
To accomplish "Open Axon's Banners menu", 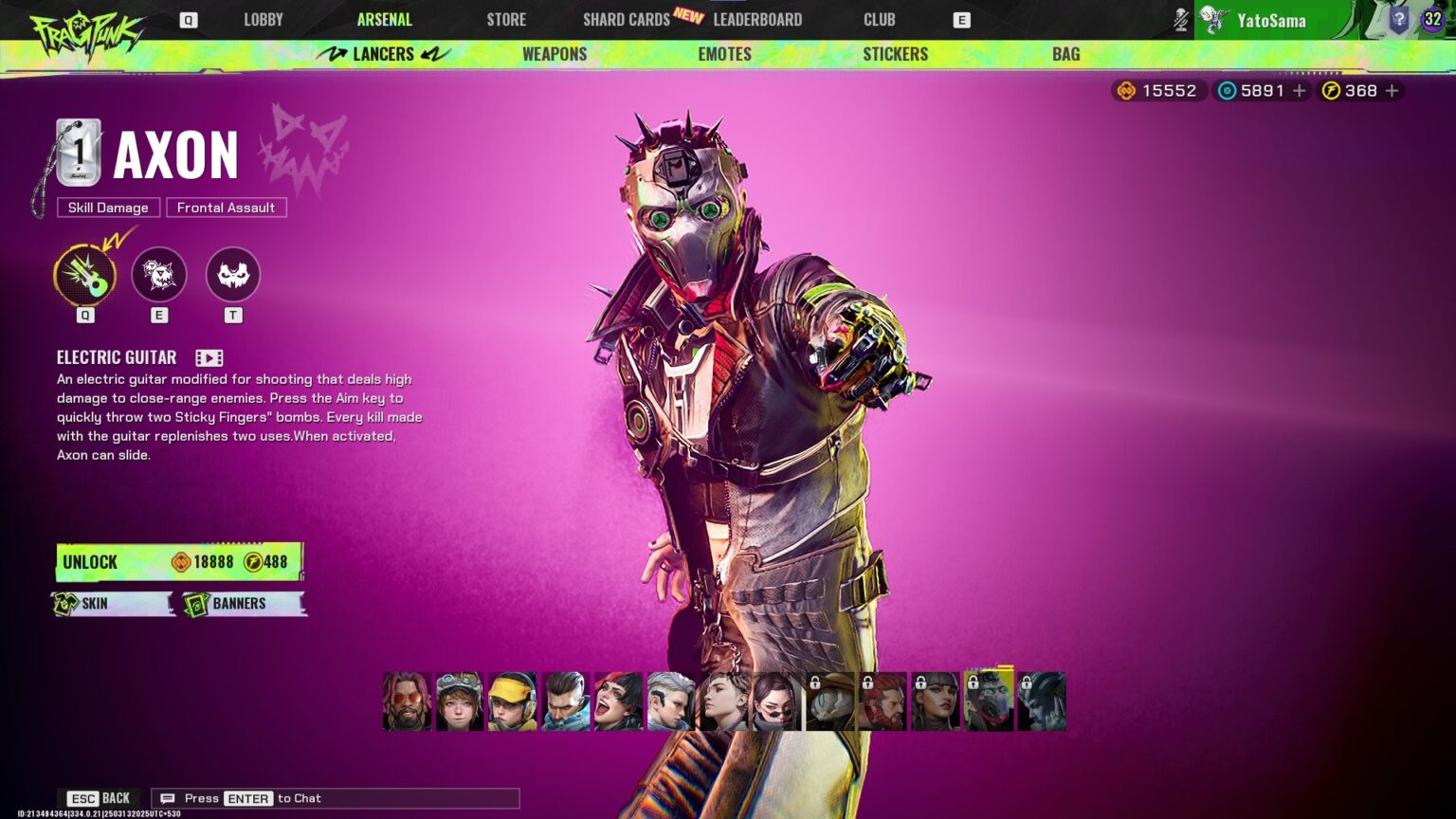I will click(x=245, y=604).
